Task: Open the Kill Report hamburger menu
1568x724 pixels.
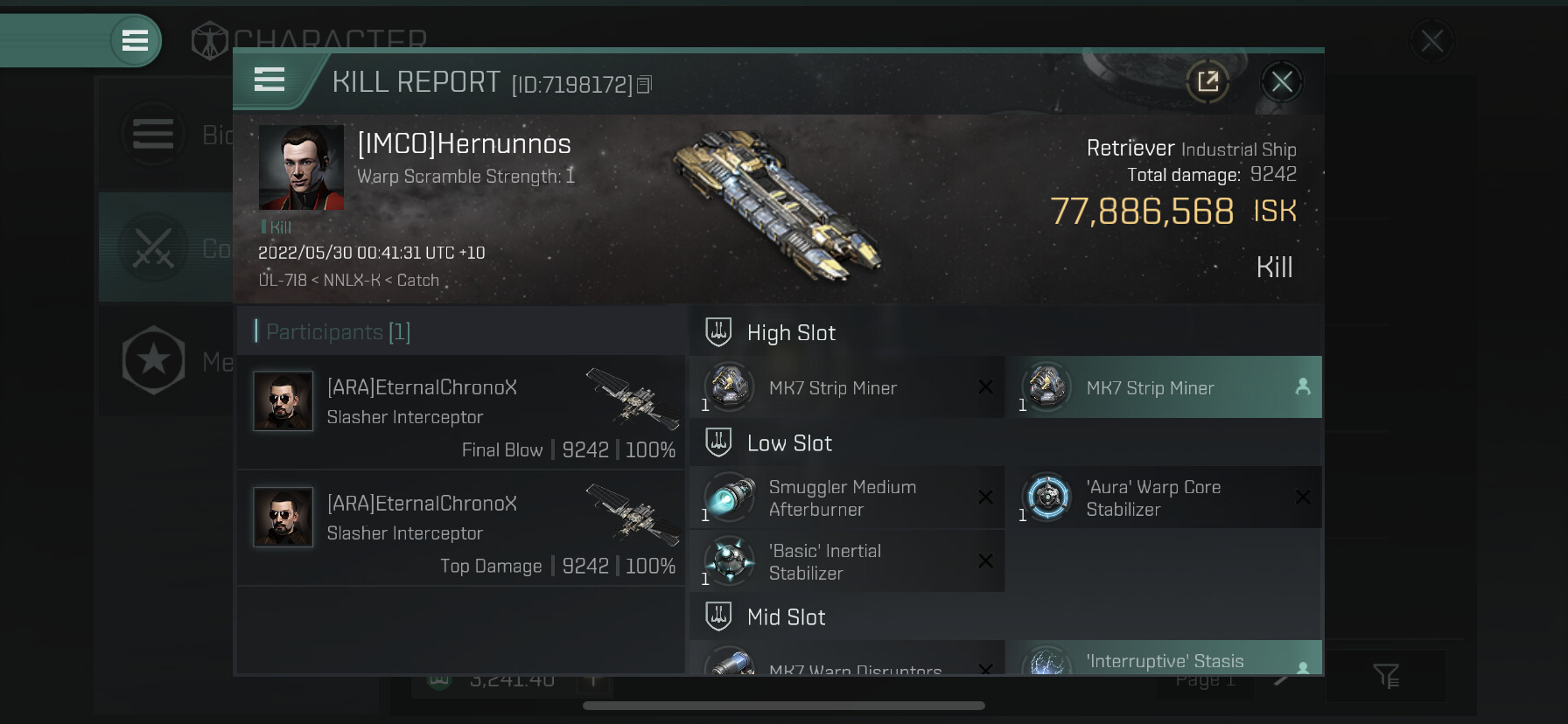Action: [x=269, y=80]
